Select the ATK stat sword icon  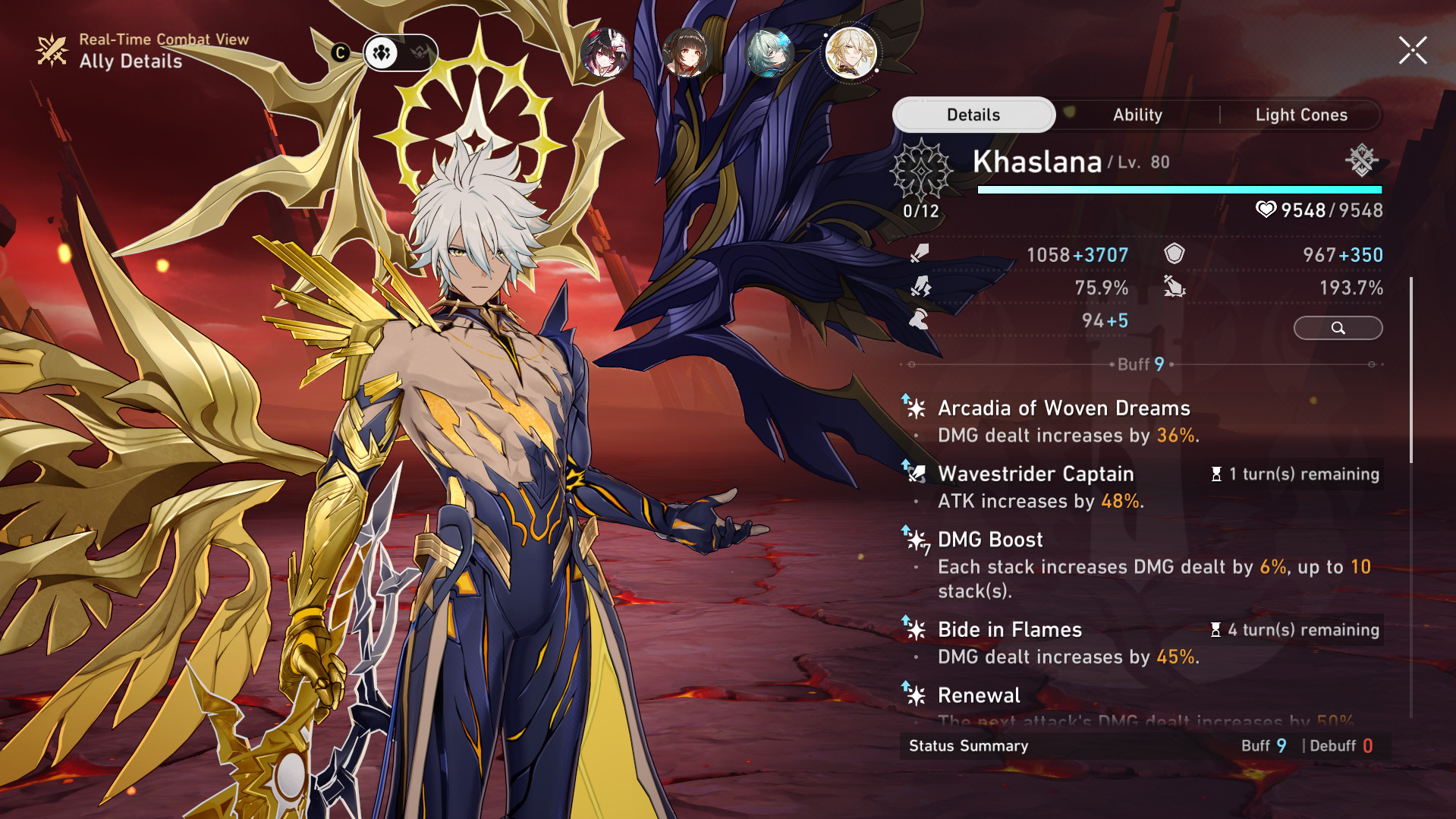coord(922,254)
